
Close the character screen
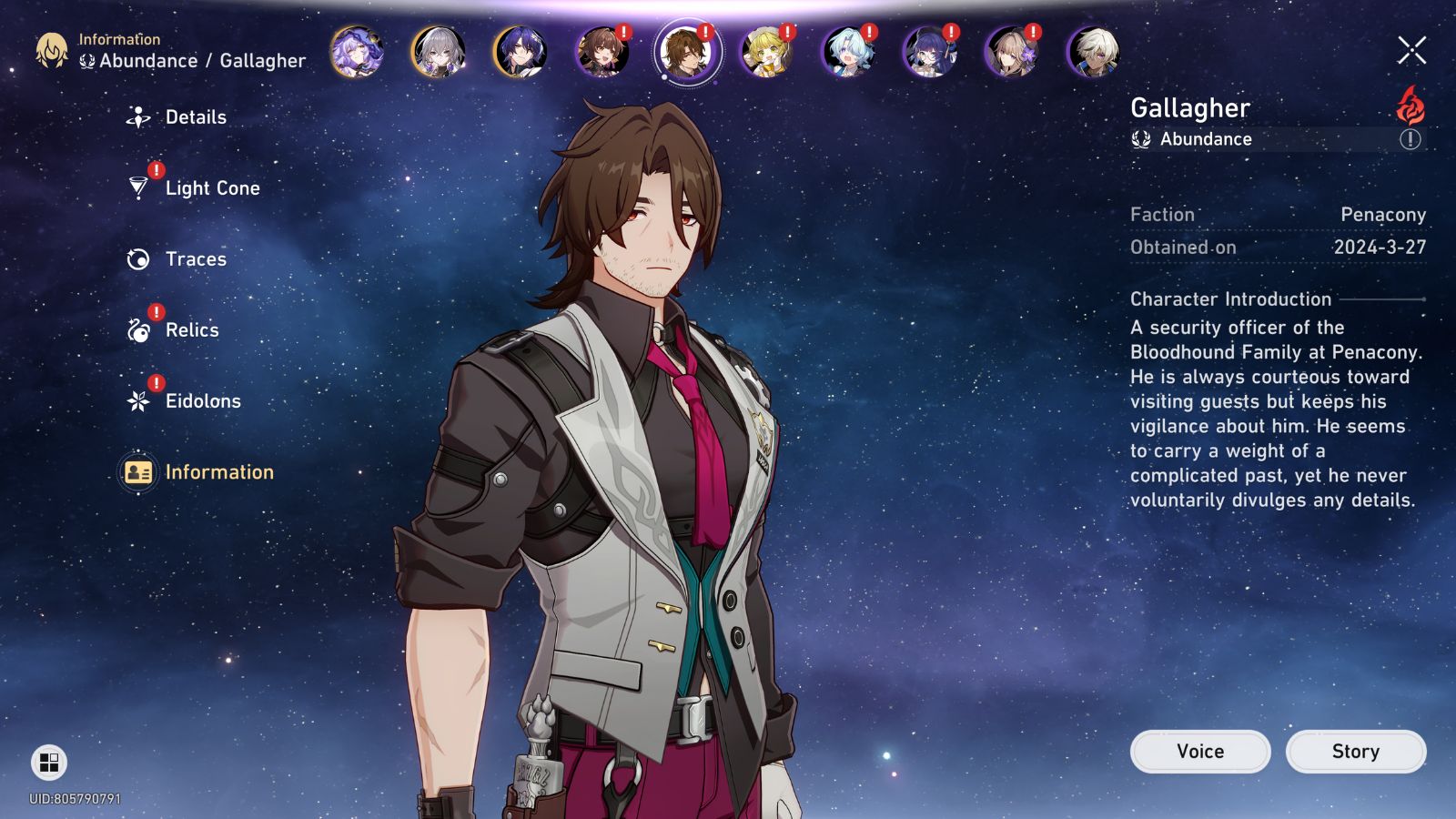click(1411, 51)
